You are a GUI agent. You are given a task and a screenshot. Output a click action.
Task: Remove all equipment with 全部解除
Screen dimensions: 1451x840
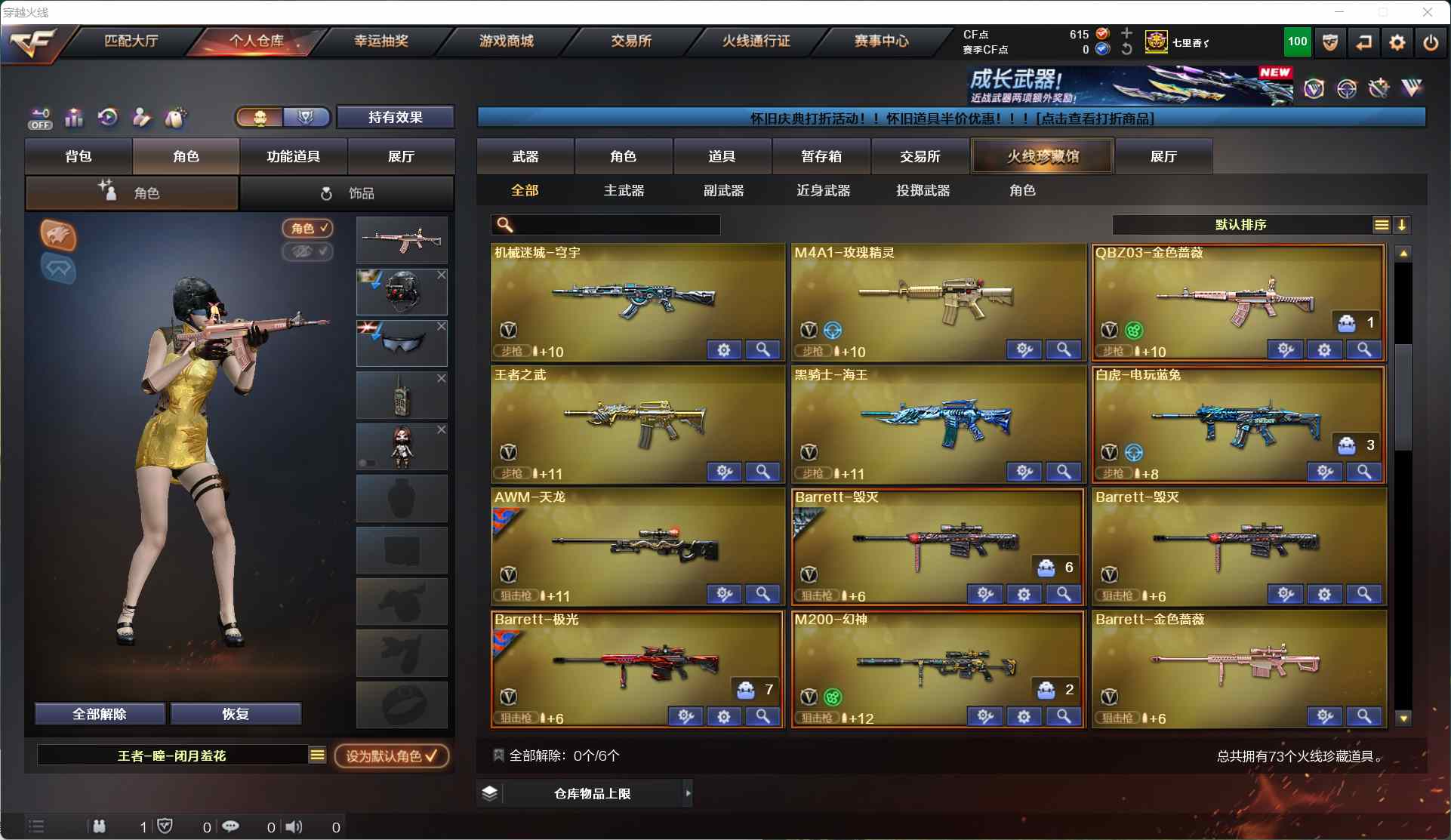point(100,714)
